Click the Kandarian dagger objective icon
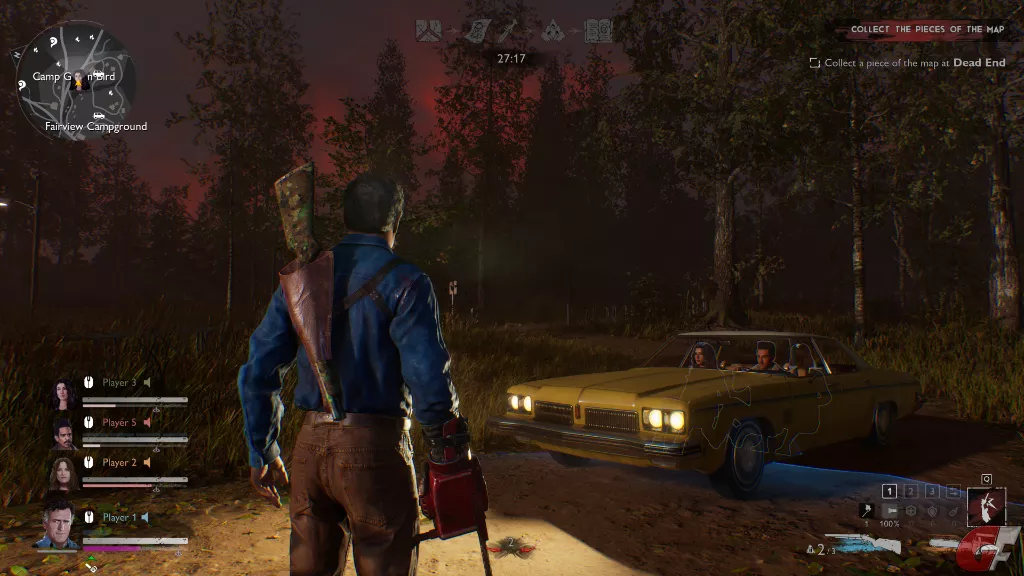 click(x=512, y=32)
